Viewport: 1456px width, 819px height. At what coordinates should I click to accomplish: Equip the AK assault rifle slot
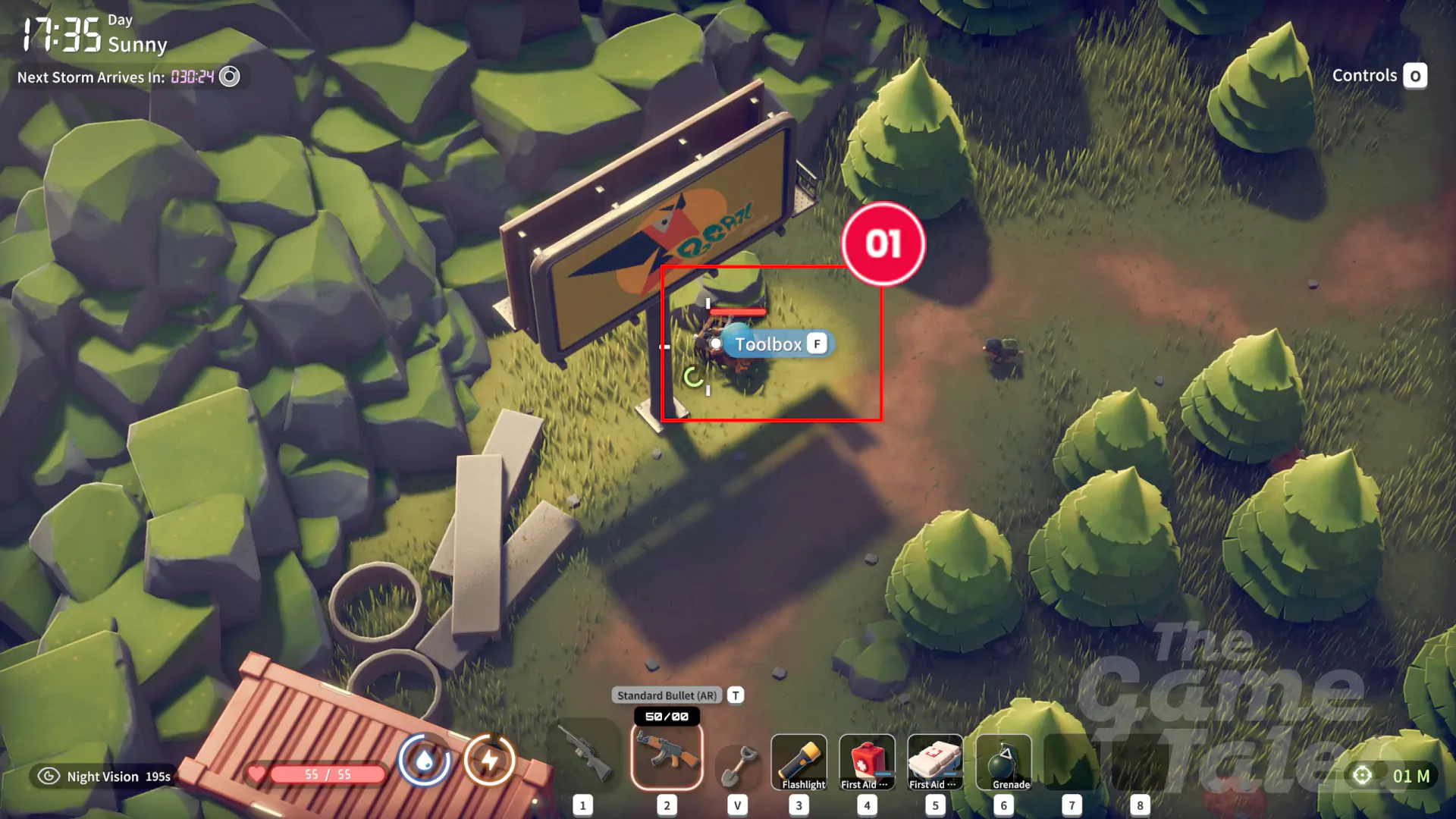tap(667, 755)
